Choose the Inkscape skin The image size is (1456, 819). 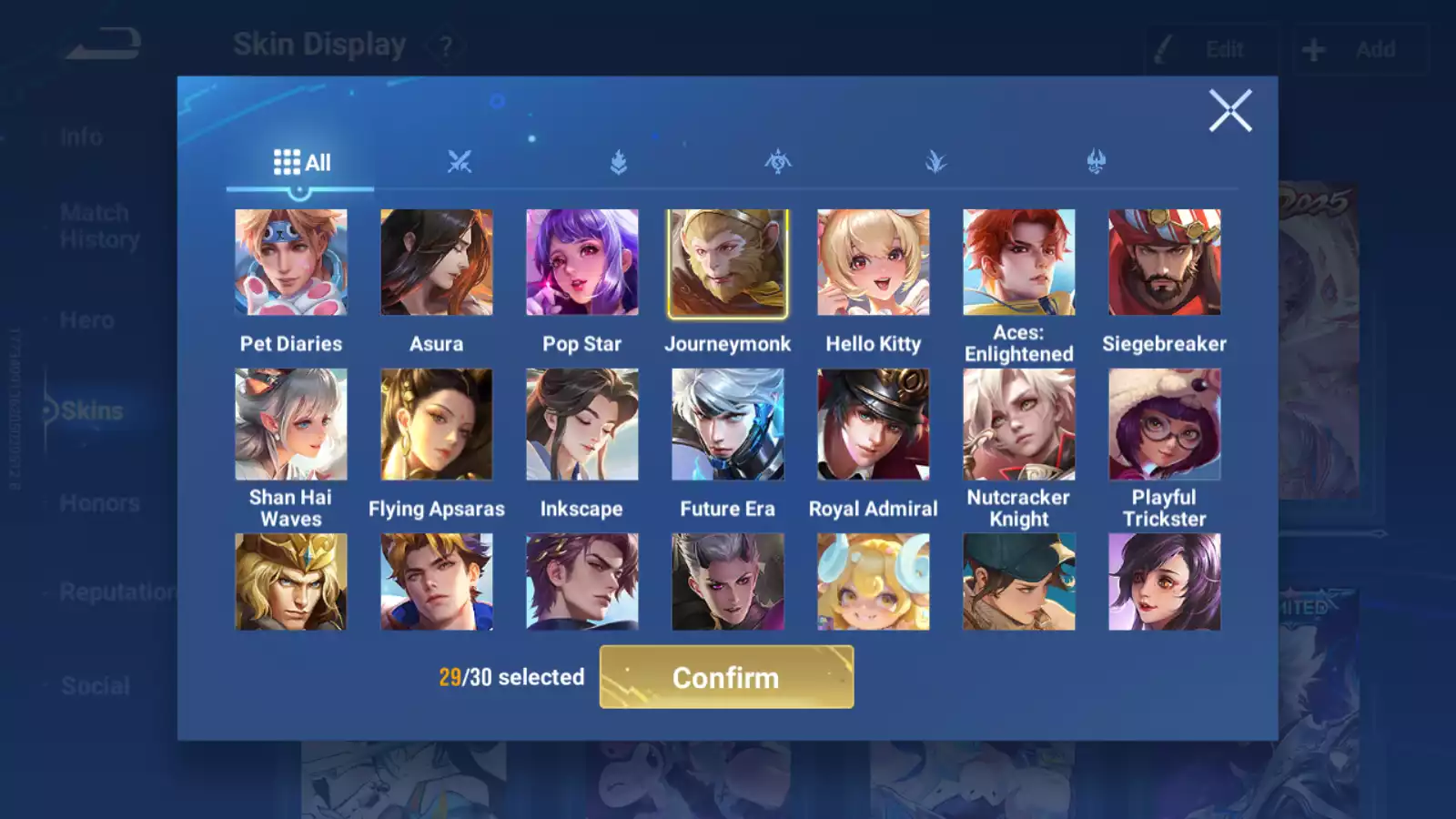pyautogui.click(x=582, y=424)
